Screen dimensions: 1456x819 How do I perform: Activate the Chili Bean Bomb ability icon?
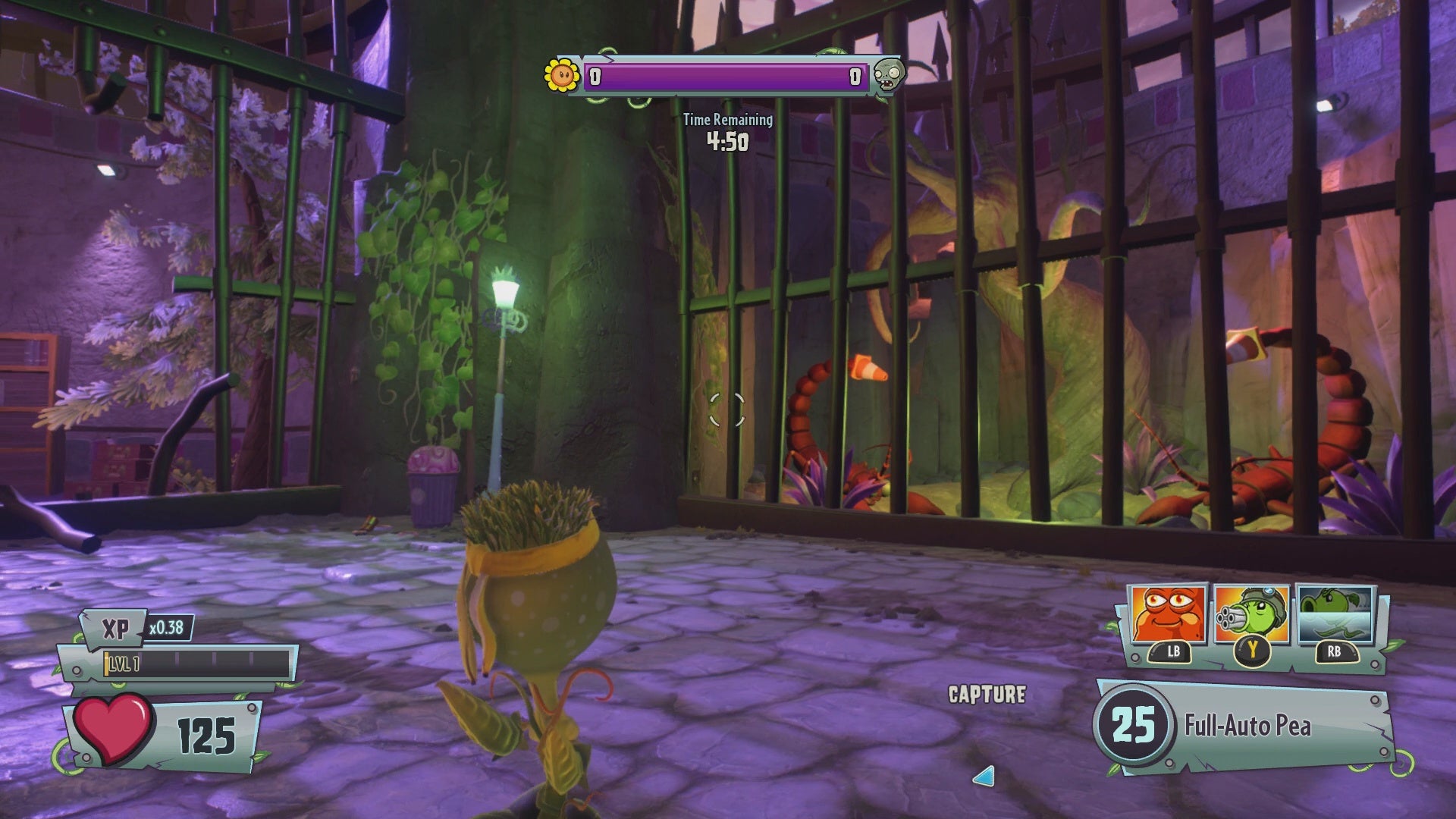coord(1168,616)
